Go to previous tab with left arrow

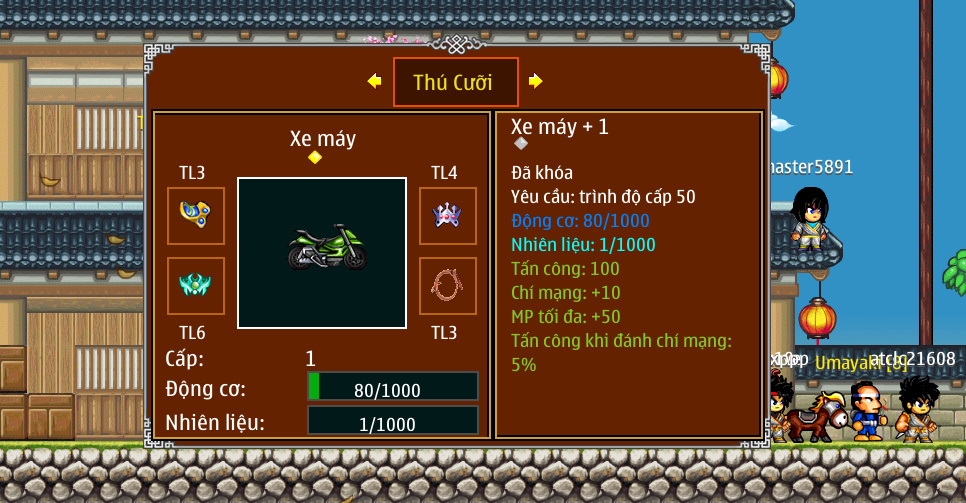coord(375,81)
